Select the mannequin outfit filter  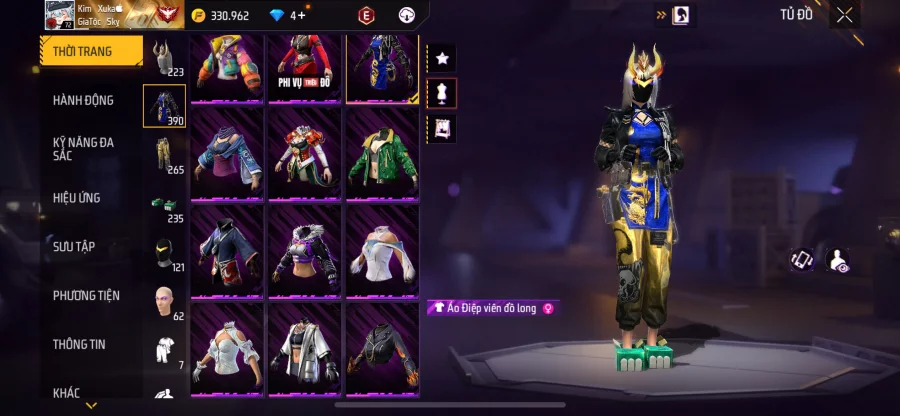click(x=441, y=93)
